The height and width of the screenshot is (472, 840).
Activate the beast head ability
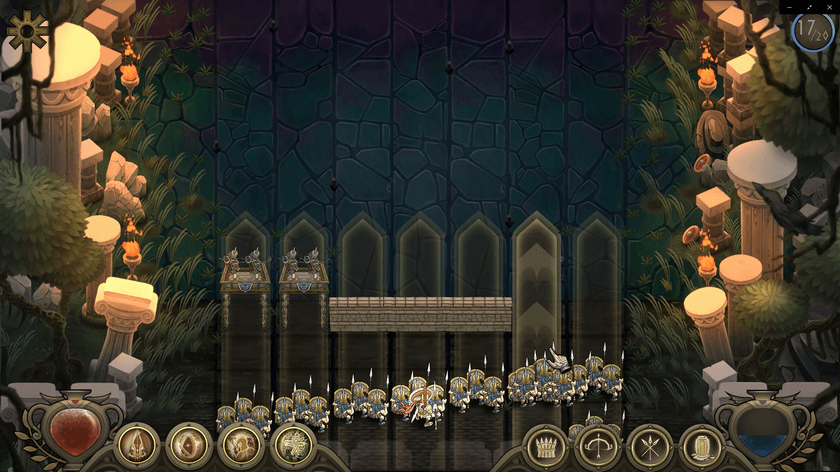click(x=293, y=445)
